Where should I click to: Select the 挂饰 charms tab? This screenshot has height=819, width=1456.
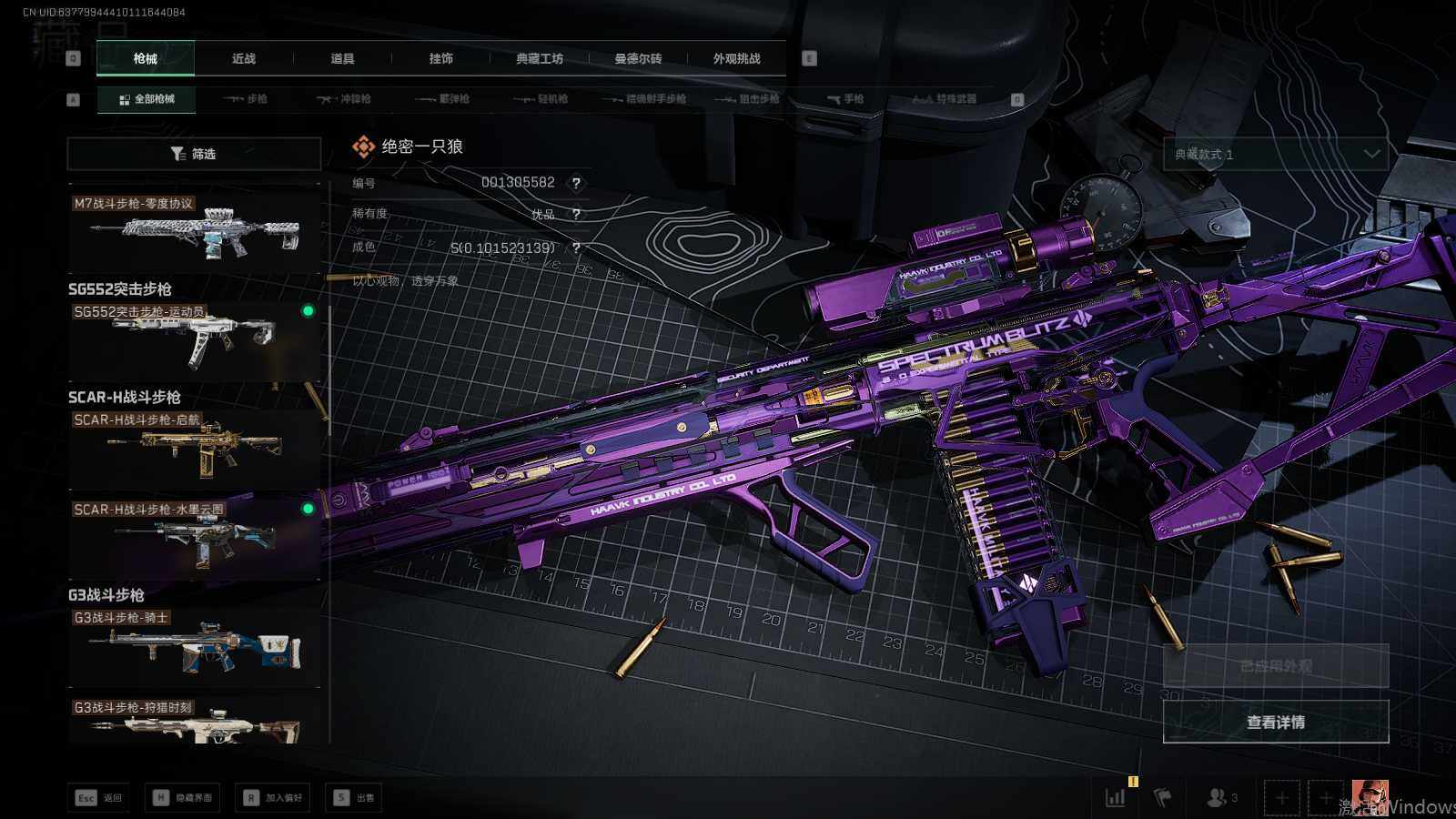pos(441,58)
